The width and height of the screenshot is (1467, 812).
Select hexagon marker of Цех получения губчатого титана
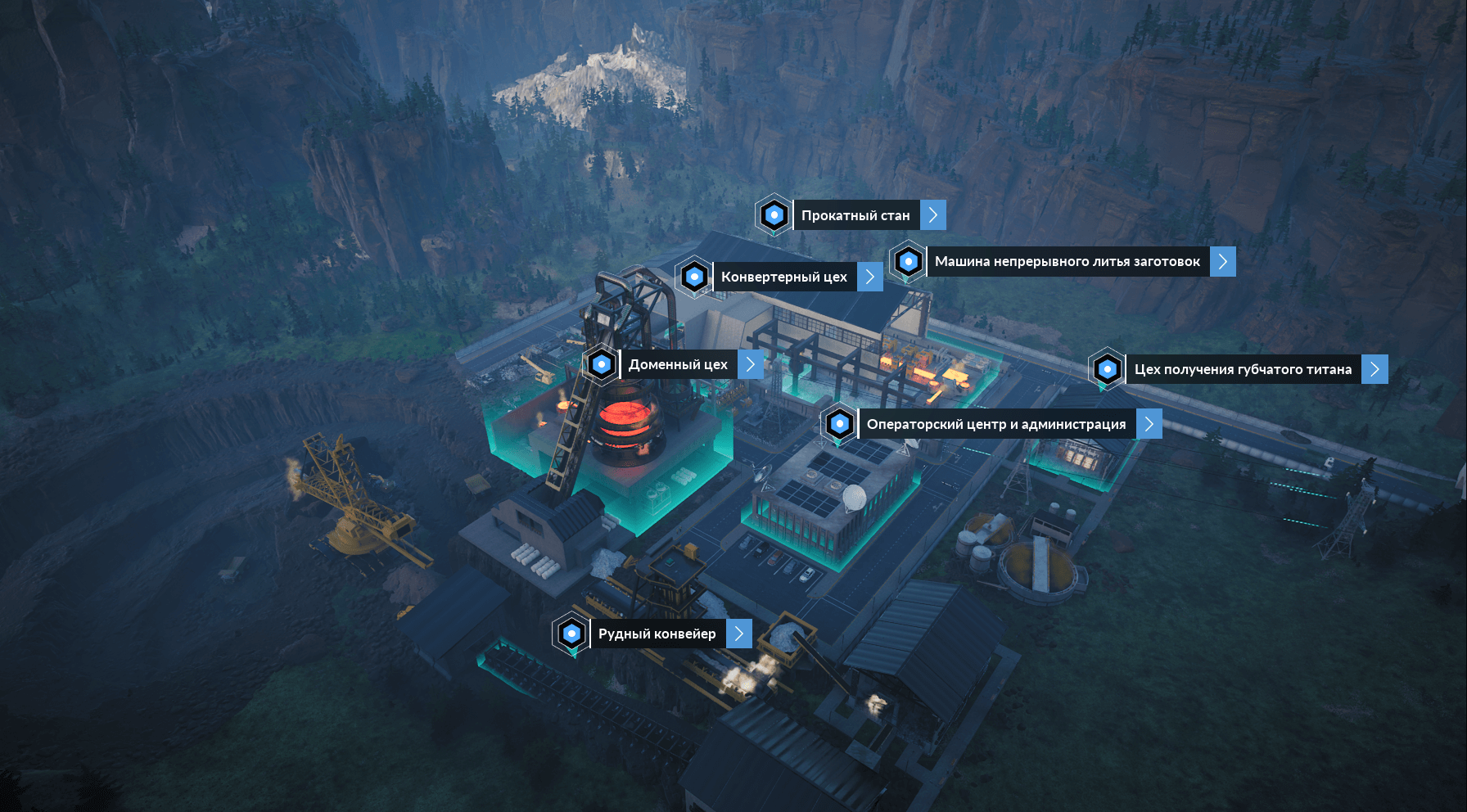(x=1108, y=369)
